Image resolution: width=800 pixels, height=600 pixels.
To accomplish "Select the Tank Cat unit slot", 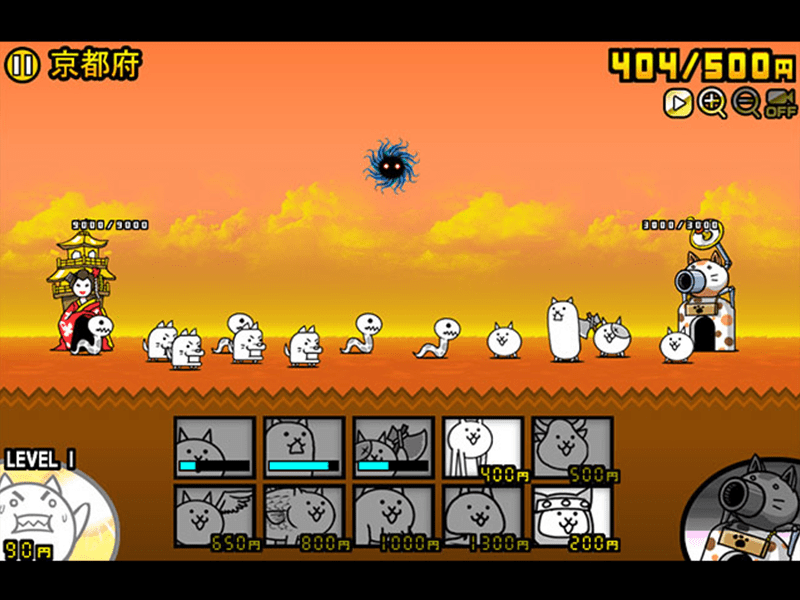I will (x=304, y=447).
